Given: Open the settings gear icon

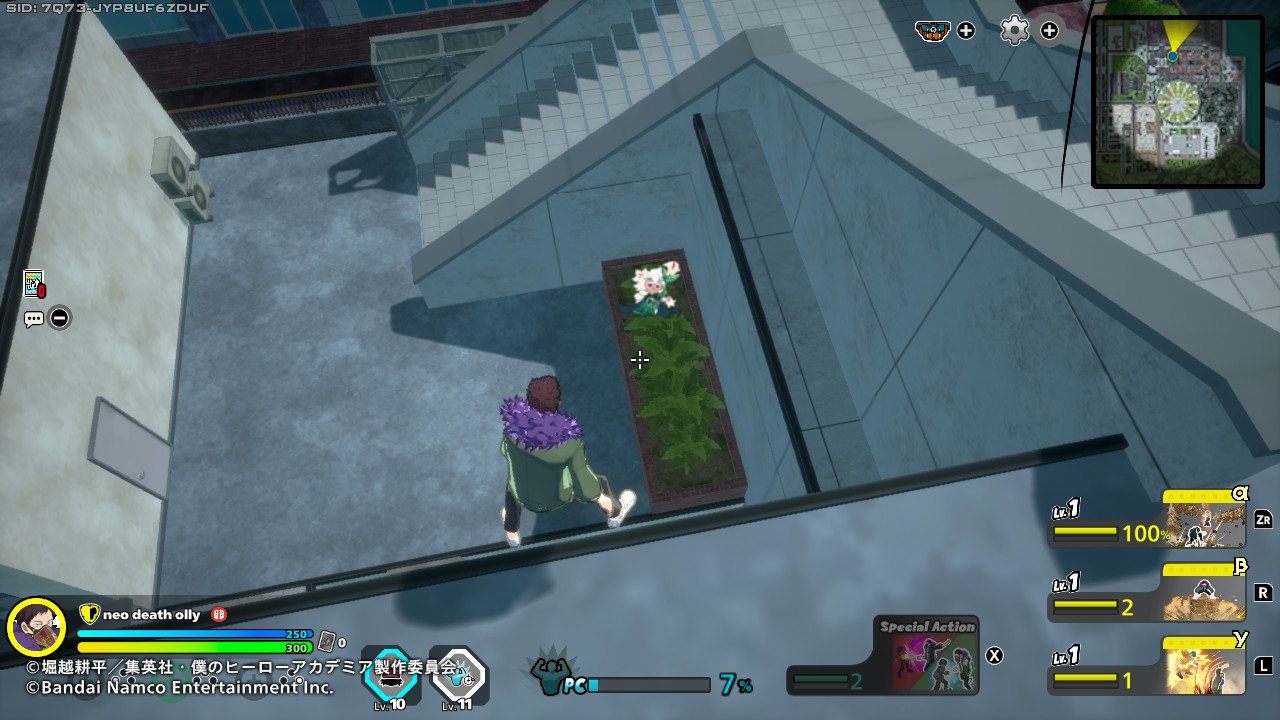Looking at the screenshot, I should [1014, 31].
